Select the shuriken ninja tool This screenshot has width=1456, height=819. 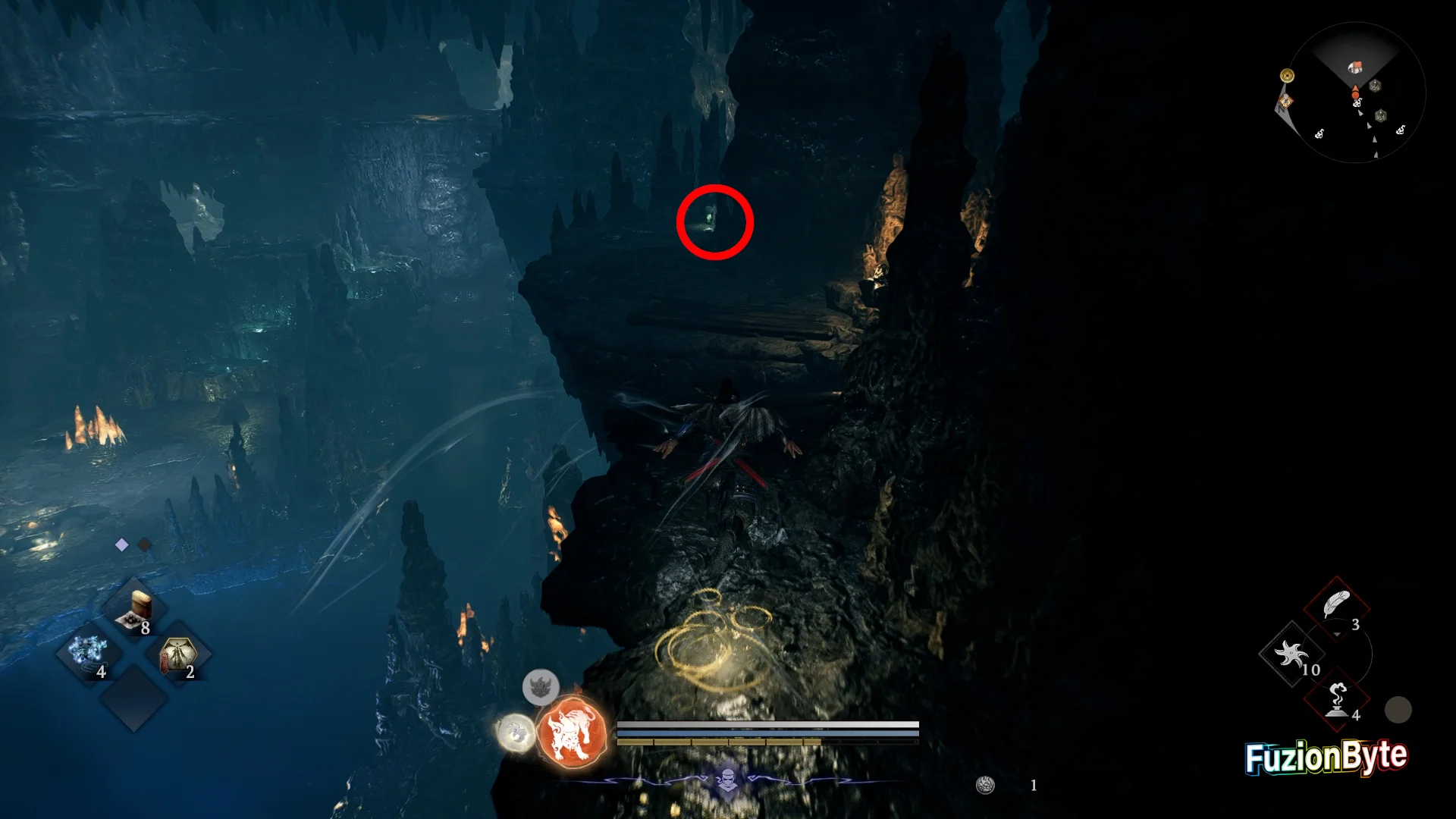click(x=1292, y=654)
